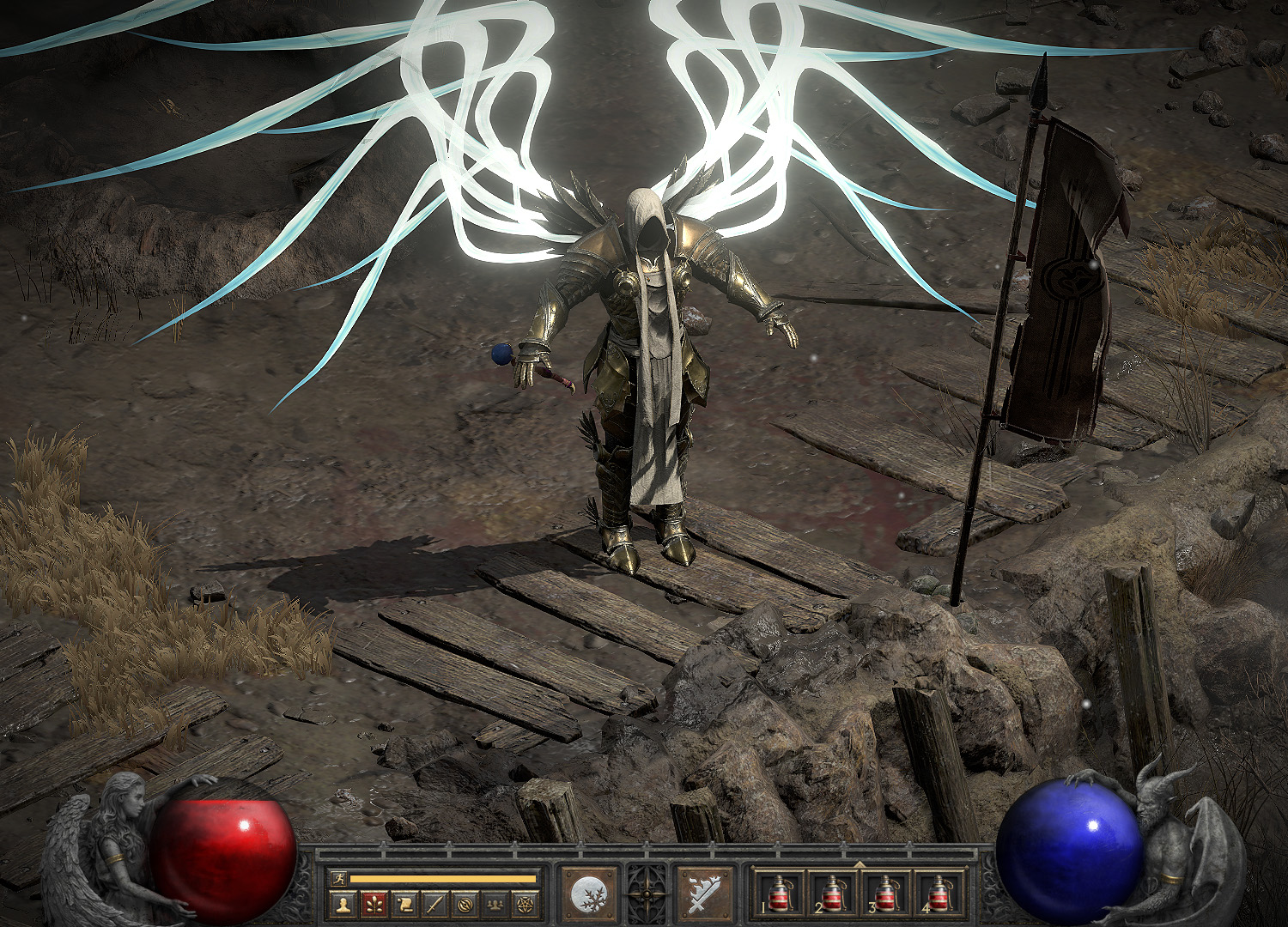This screenshot has width=1288, height=927.
Task: Open the quest log scroll button
Action: pos(404,904)
